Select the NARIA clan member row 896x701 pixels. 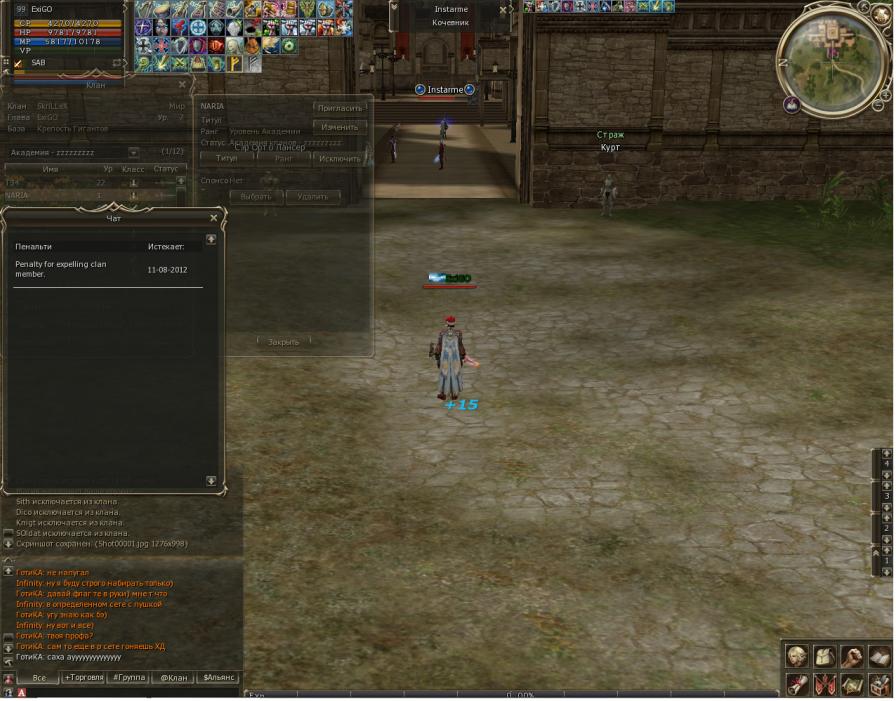60,196
